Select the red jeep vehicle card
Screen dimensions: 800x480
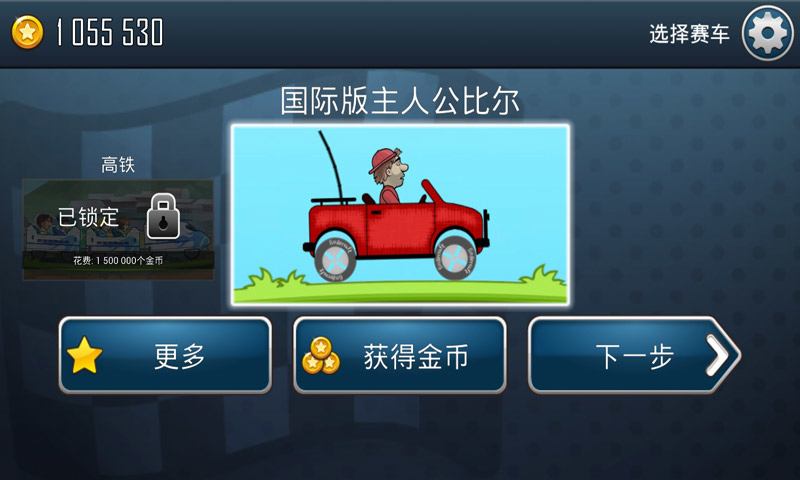coord(400,214)
